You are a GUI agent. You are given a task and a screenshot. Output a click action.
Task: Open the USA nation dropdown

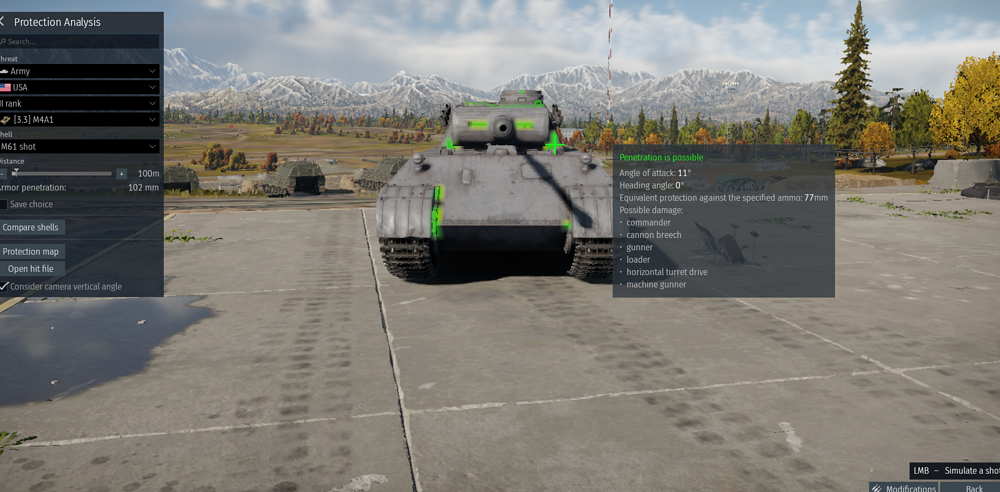tap(80, 87)
